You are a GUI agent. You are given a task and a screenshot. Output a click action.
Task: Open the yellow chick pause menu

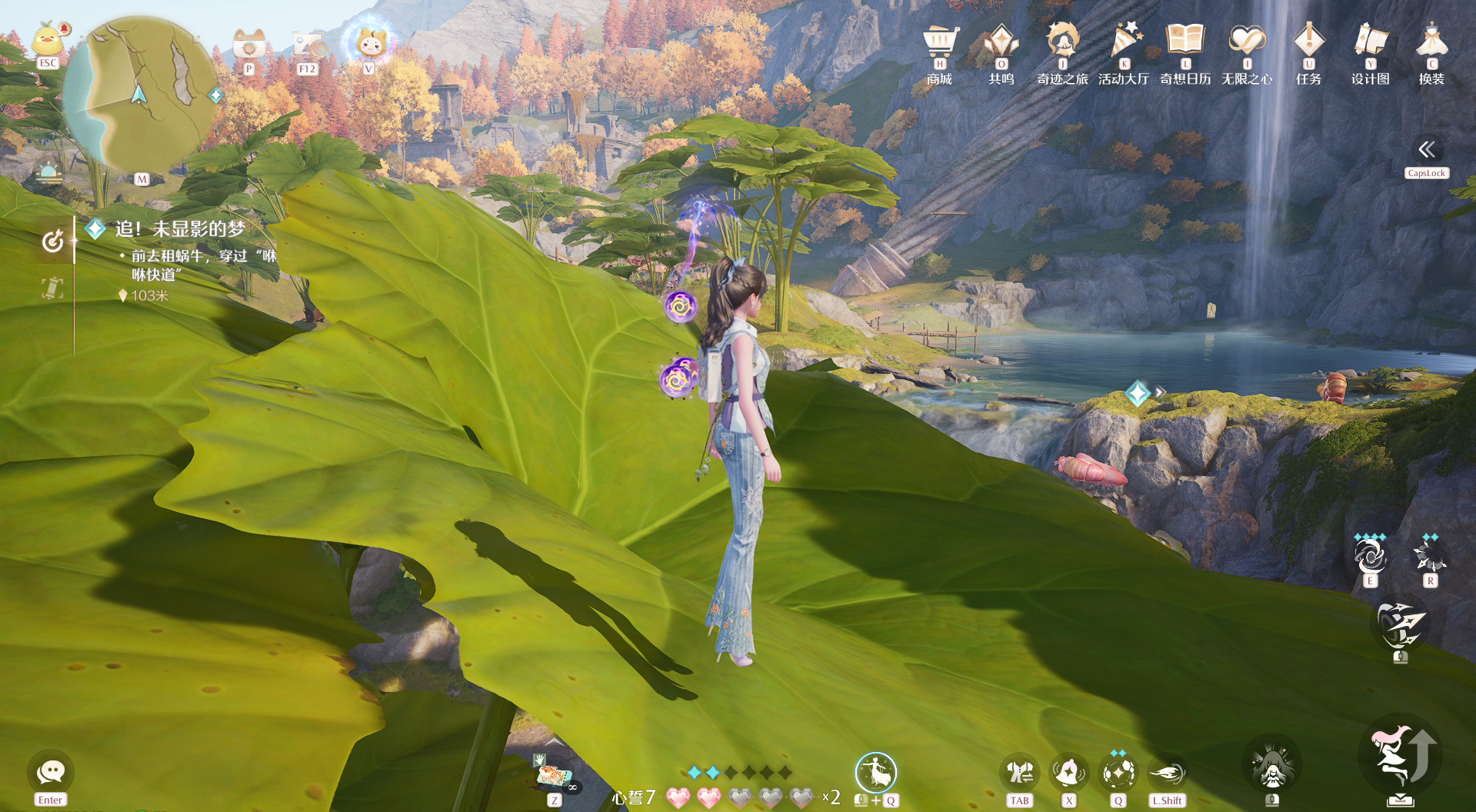point(48,41)
